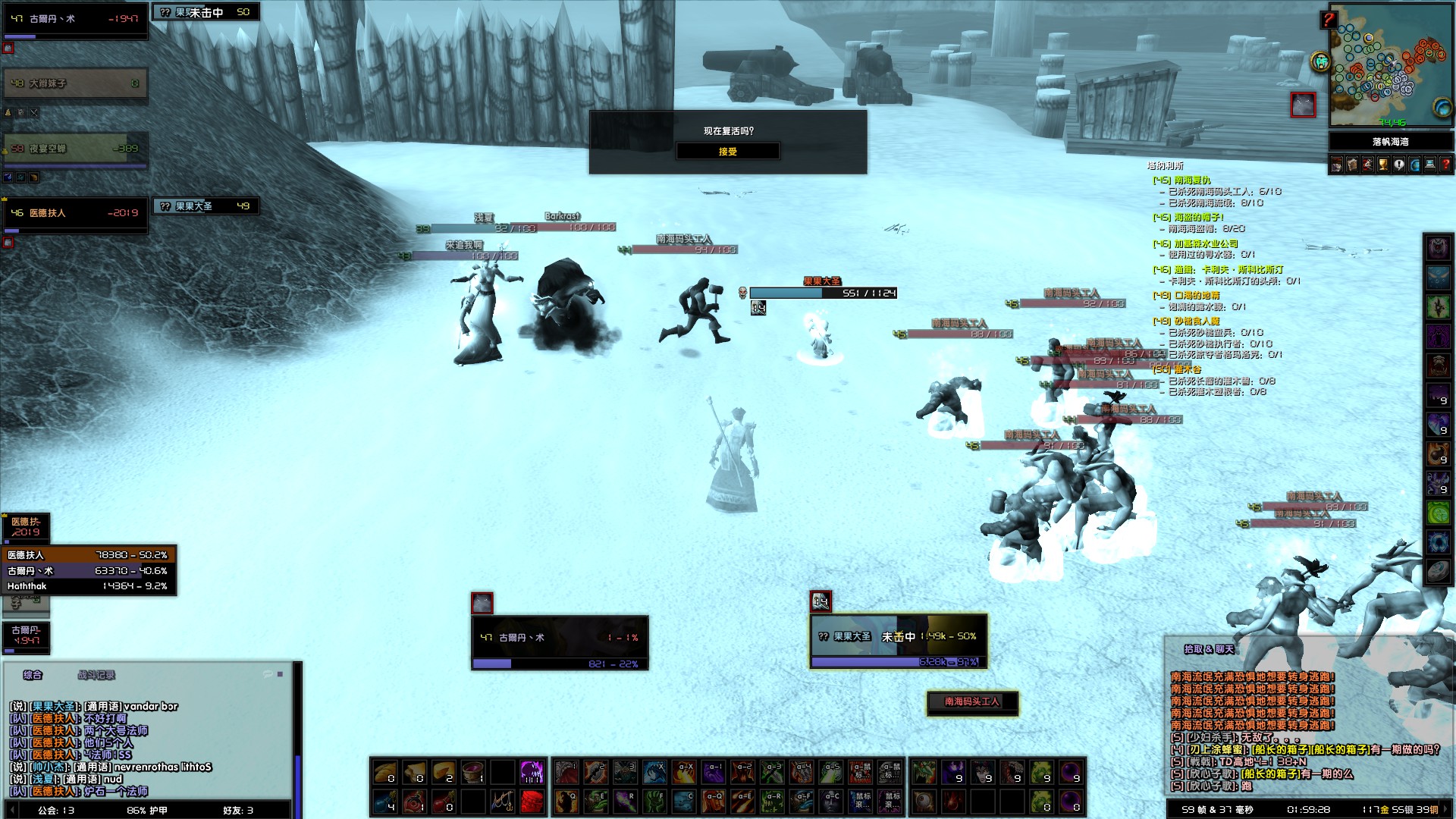The height and width of the screenshot is (819, 1456).
Task: Accept the resurrection prompt
Action: point(727,152)
